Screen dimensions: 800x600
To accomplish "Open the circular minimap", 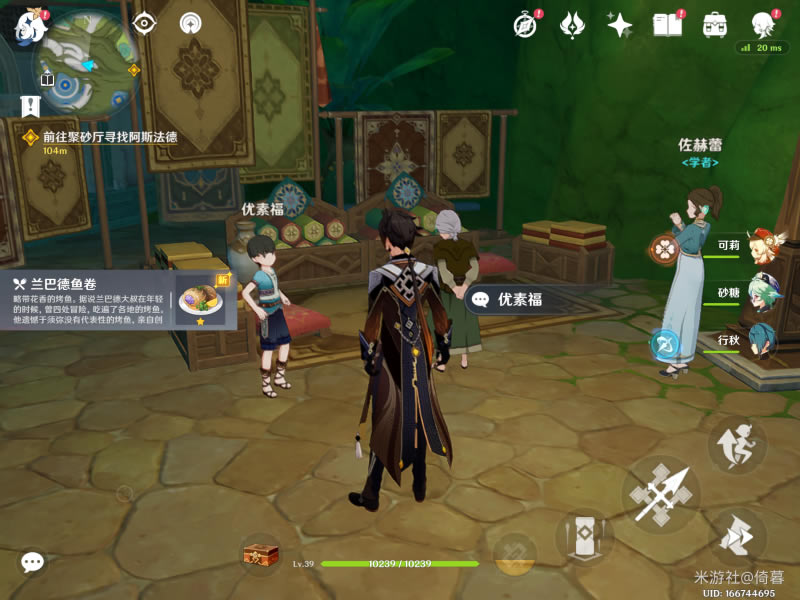I will click(x=86, y=62).
